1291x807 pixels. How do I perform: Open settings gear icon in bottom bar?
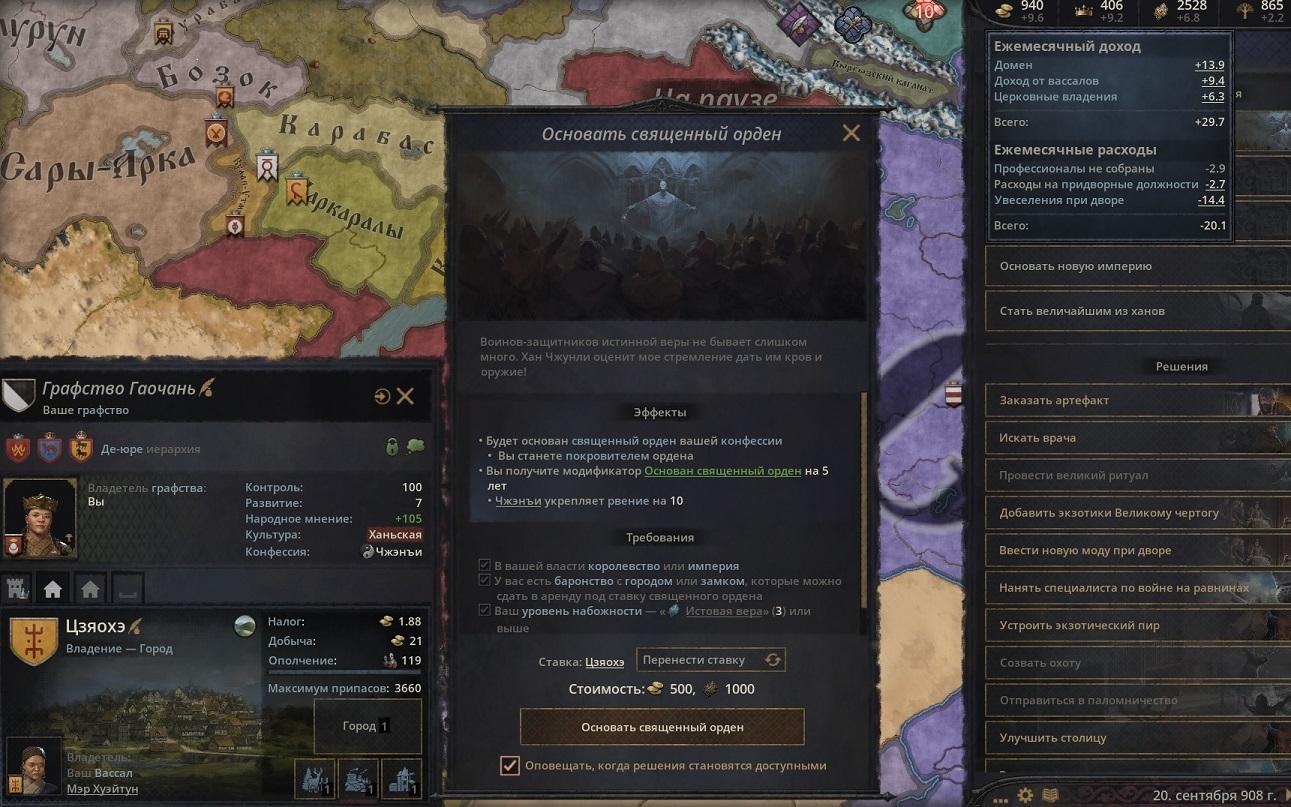coord(1025,796)
